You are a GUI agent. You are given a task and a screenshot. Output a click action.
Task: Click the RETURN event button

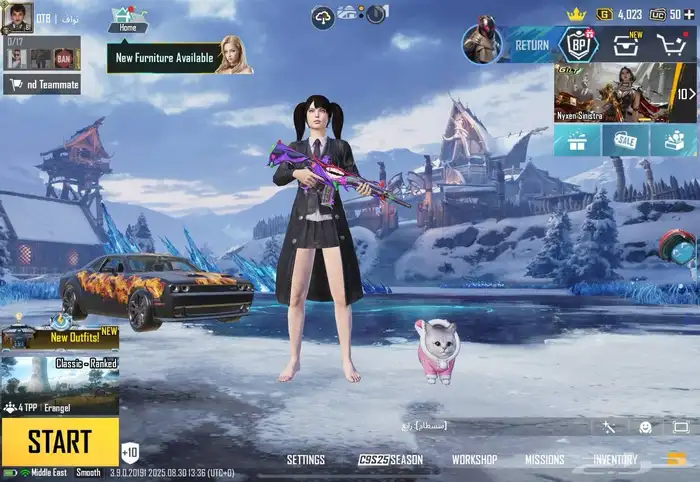[x=530, y=45]
